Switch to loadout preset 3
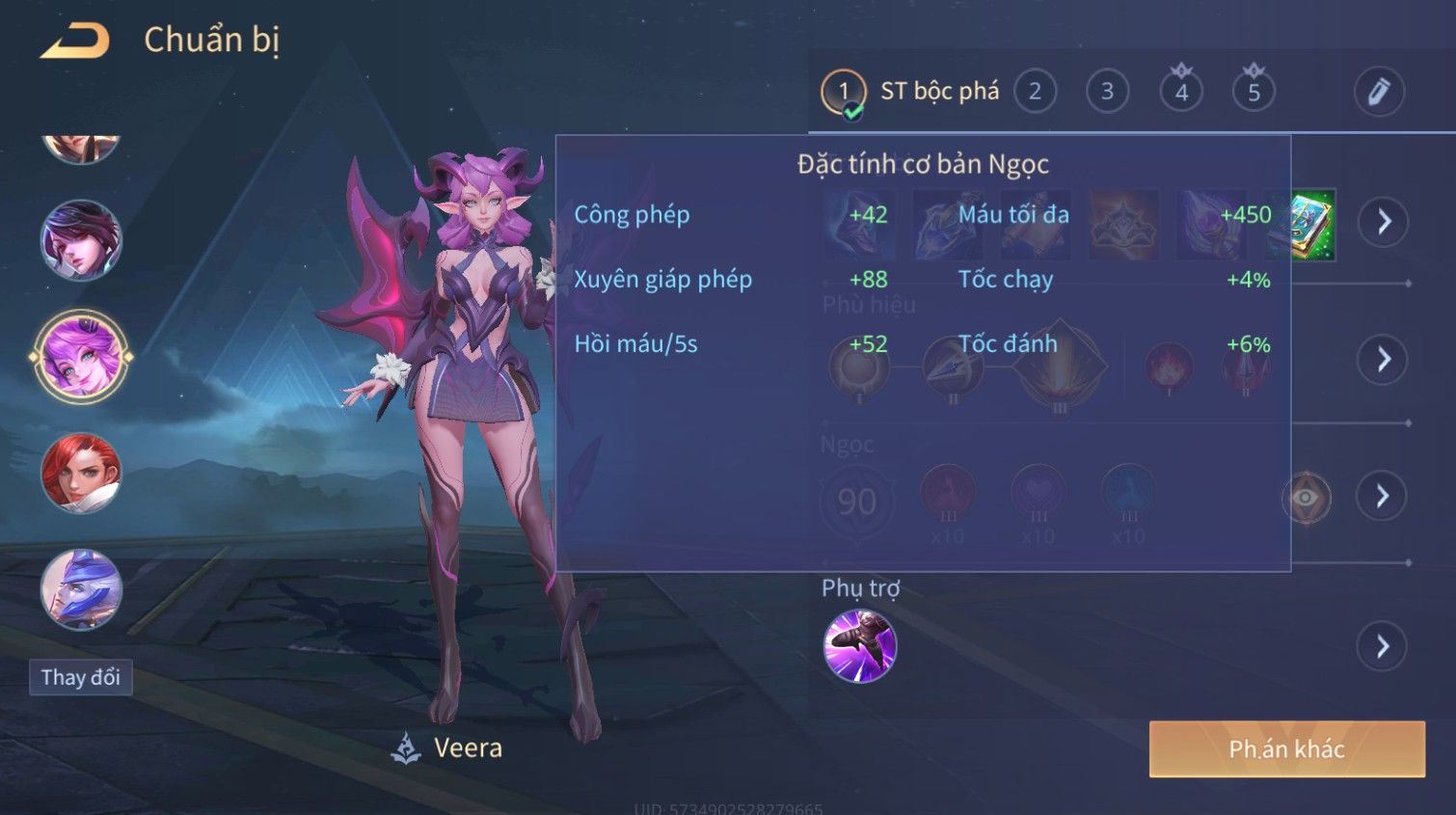The height and width of the screenshot is (815, 1456). point(1107,93)
